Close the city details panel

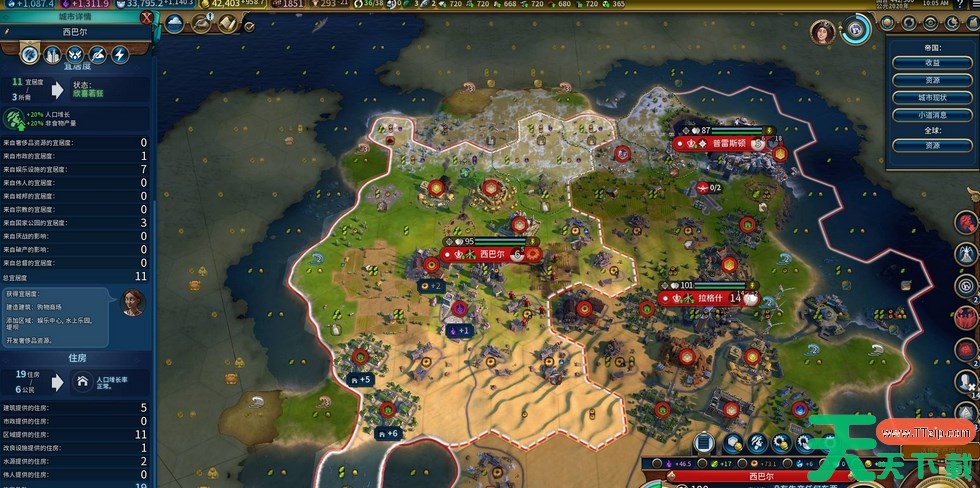147,18
